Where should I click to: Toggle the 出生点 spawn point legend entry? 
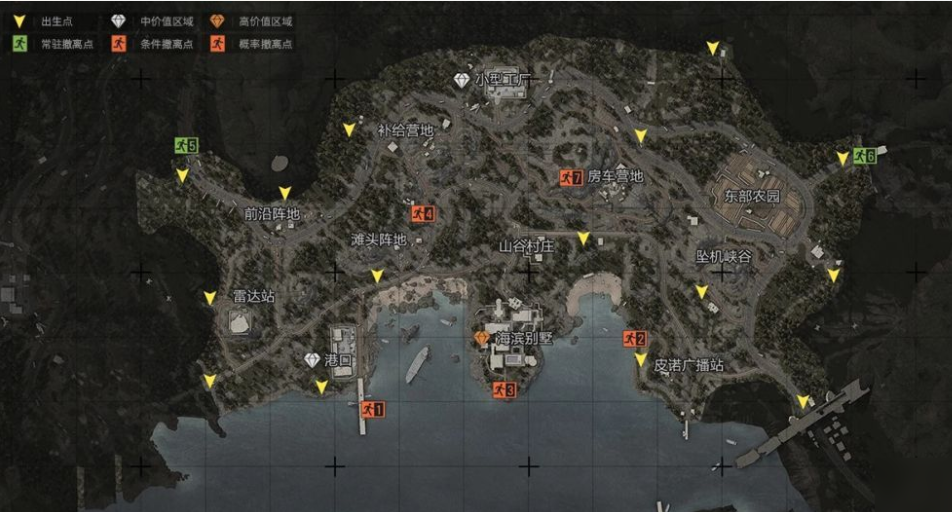[x=20, y=21]
